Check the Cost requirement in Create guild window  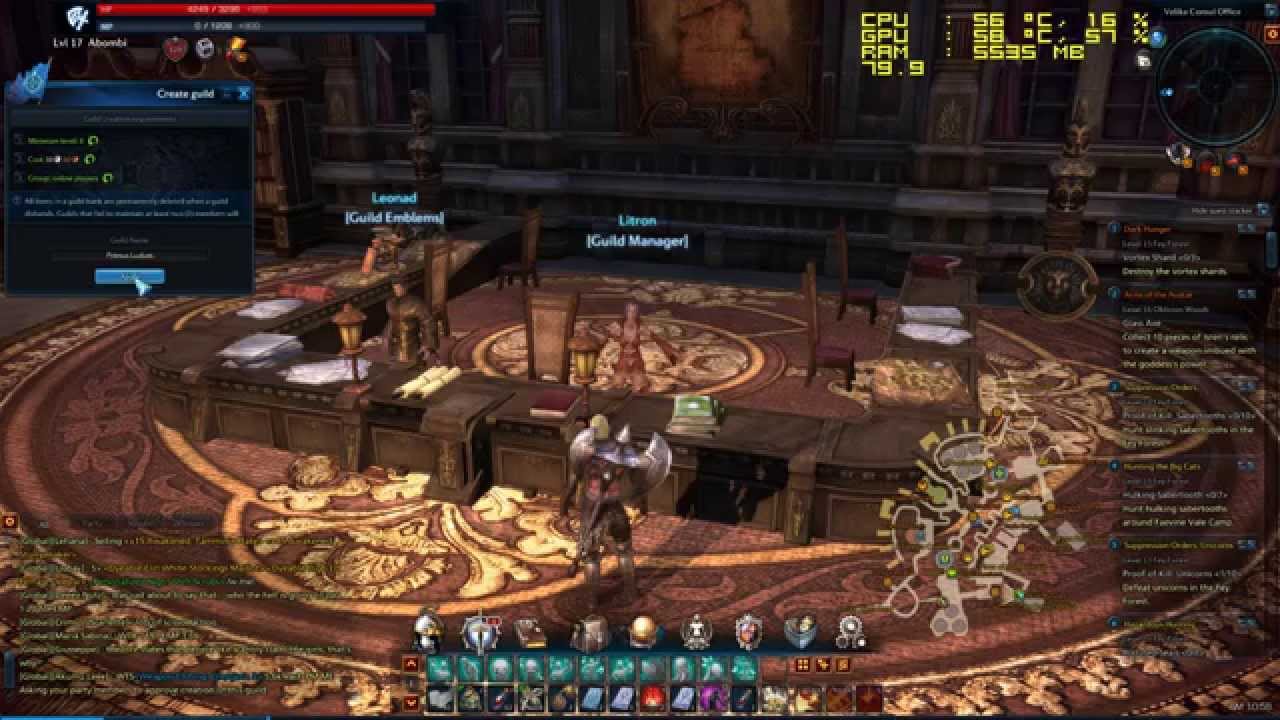point(55,158)
